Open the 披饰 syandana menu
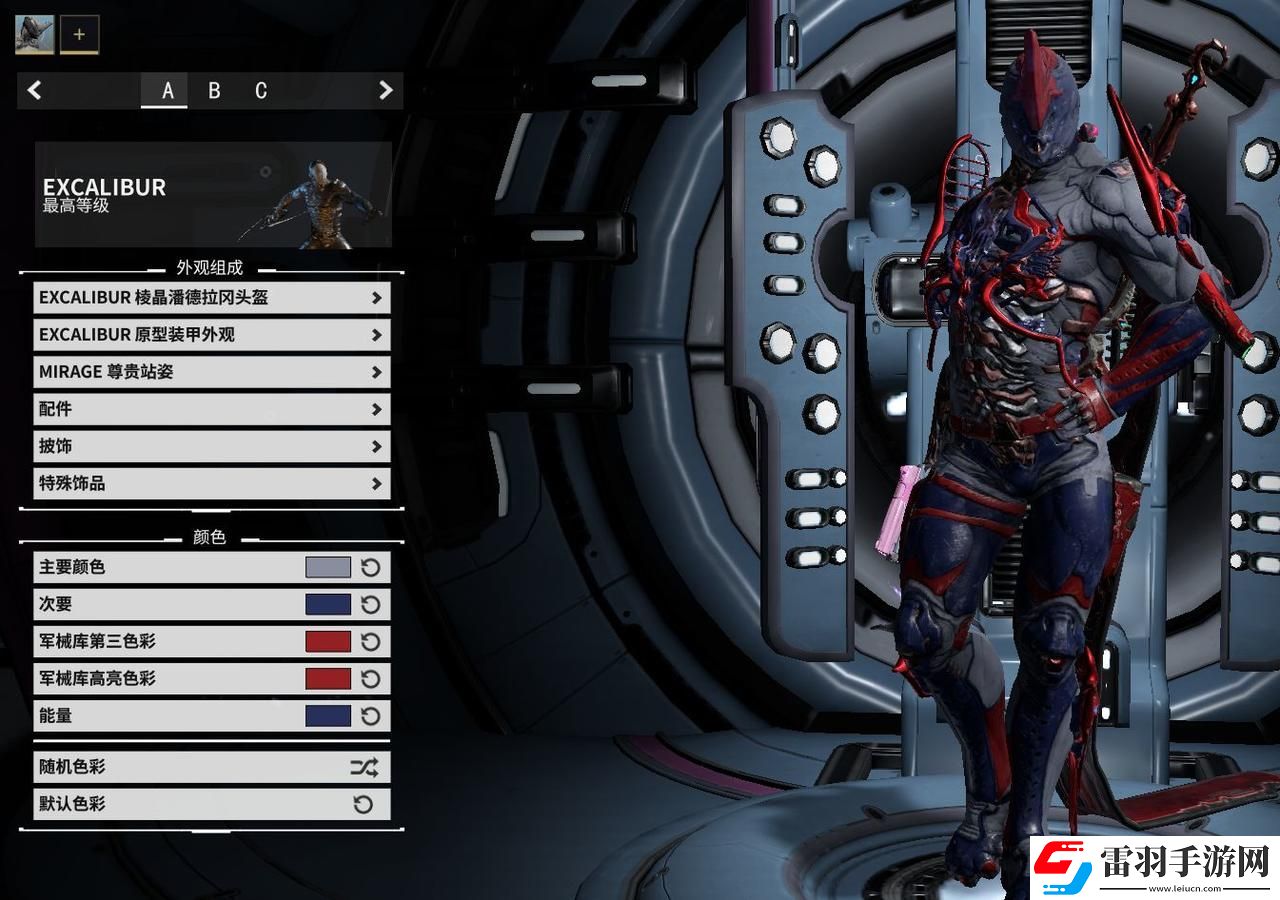This screenshot has width=1280, height=900. click(211, 446)
